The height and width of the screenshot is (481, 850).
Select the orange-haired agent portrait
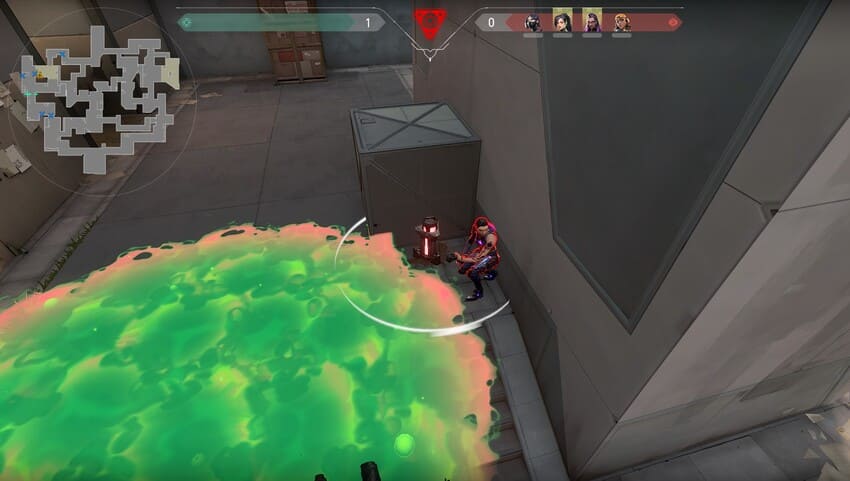point(621,22)
